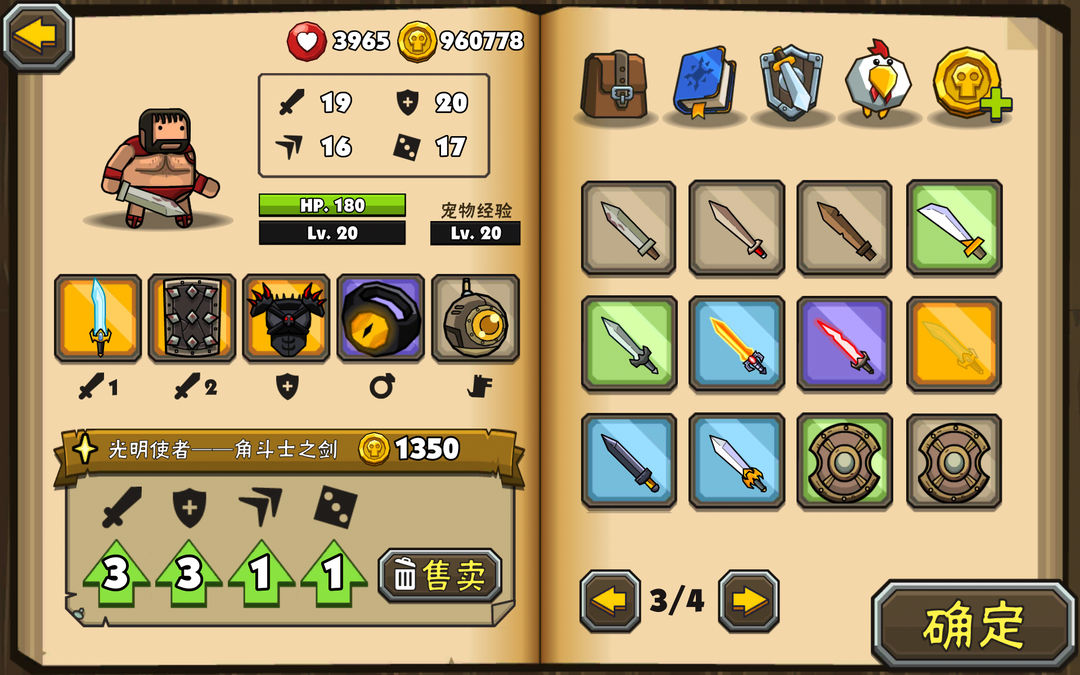
Task: Open the treasure chest tab
Action: (615, 83)
